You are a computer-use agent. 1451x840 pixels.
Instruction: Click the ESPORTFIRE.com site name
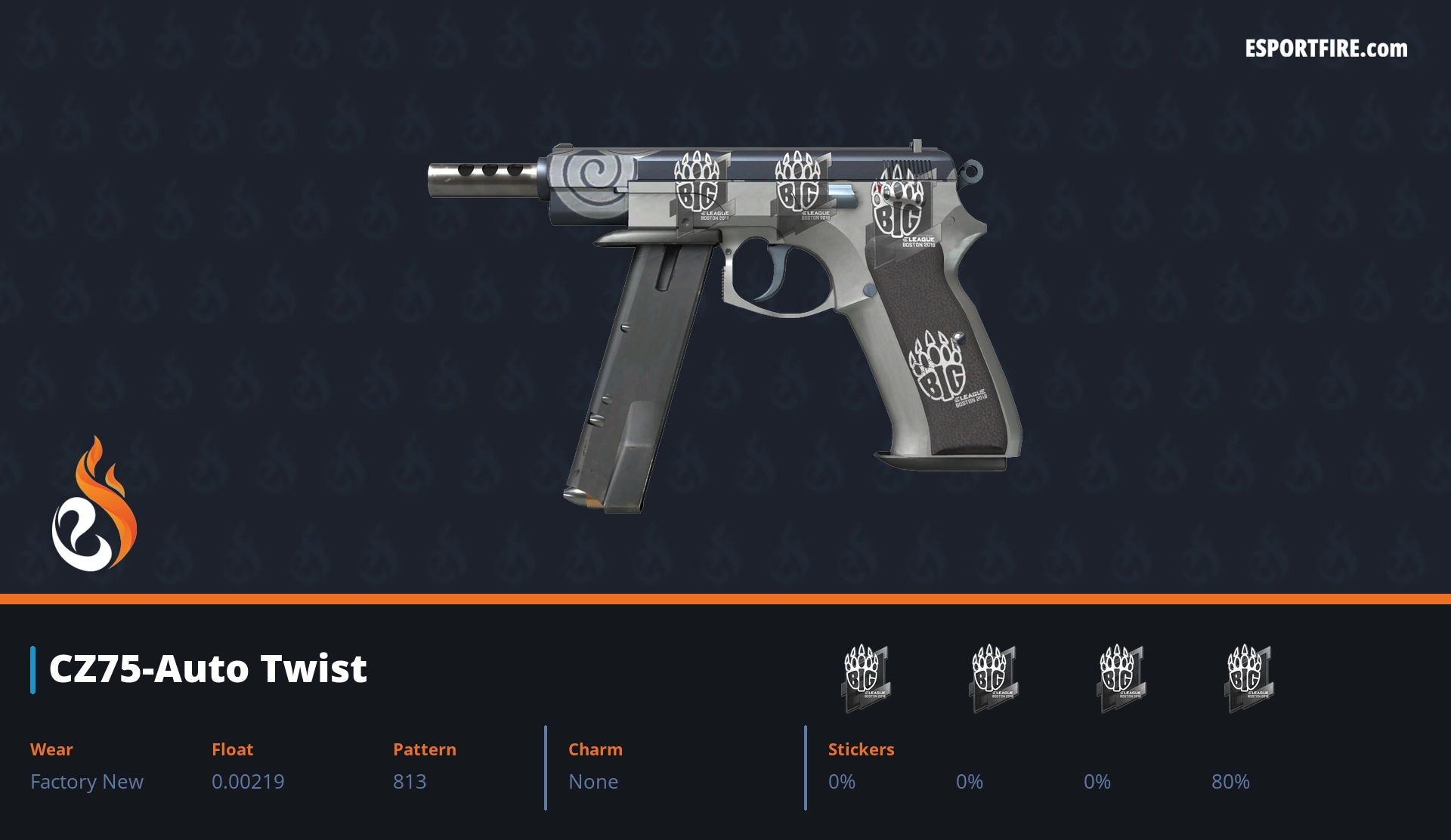(x=1326, y=49)
